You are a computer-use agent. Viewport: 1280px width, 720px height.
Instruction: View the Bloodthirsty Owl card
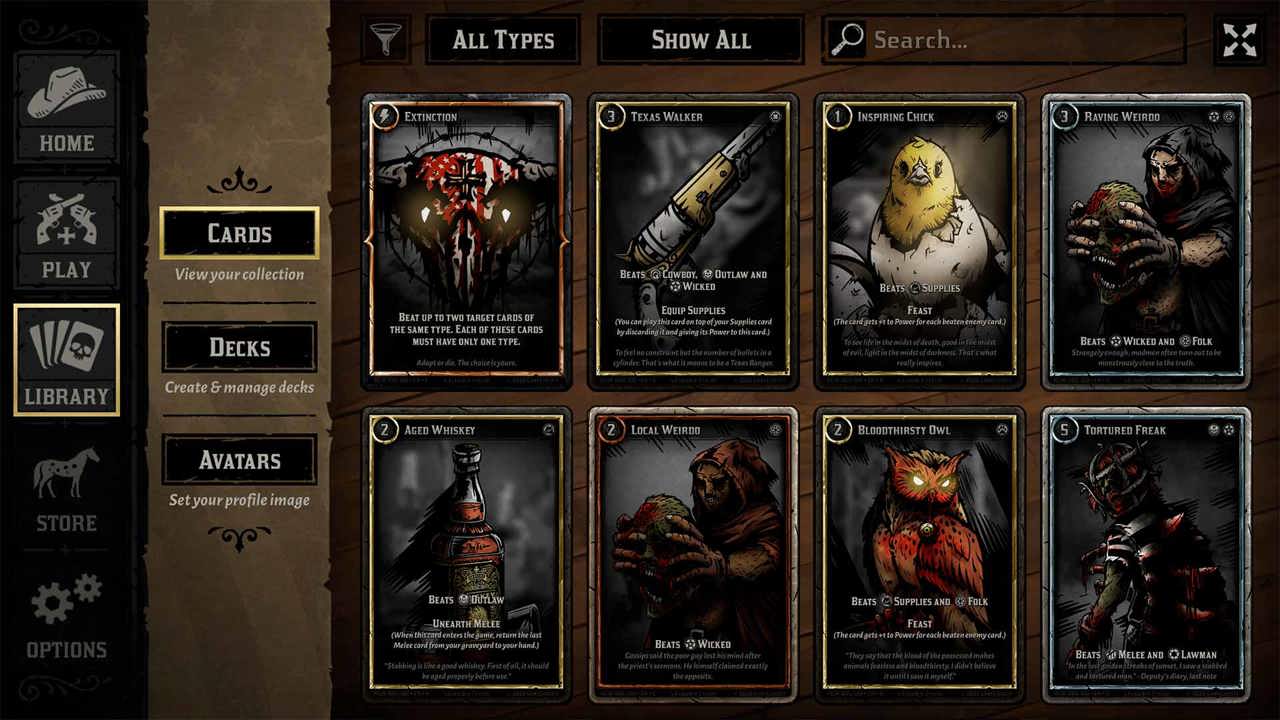pos(920,554)
